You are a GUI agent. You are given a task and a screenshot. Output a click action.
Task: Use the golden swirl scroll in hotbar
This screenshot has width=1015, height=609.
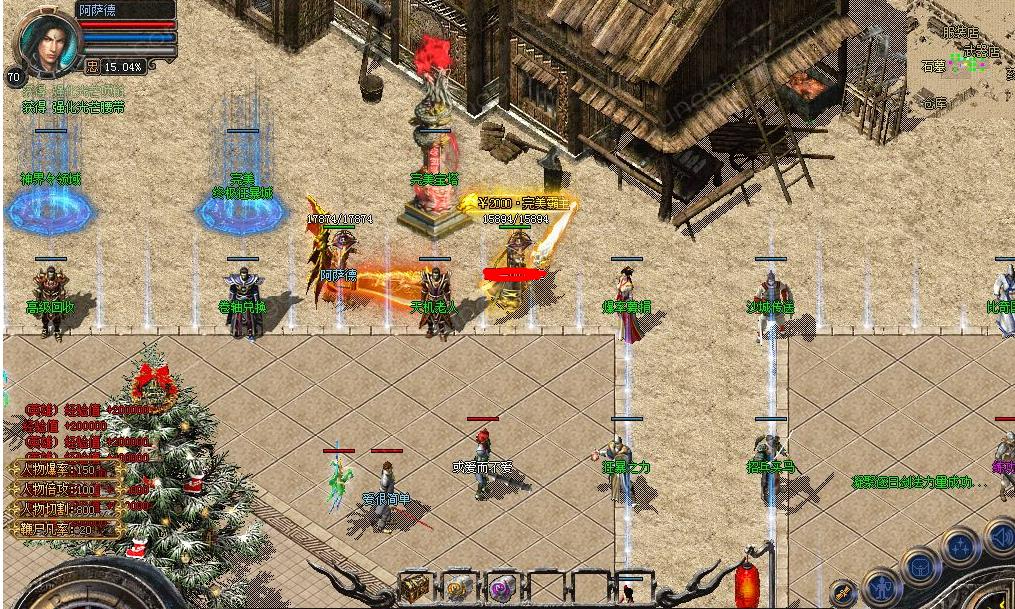459,587
